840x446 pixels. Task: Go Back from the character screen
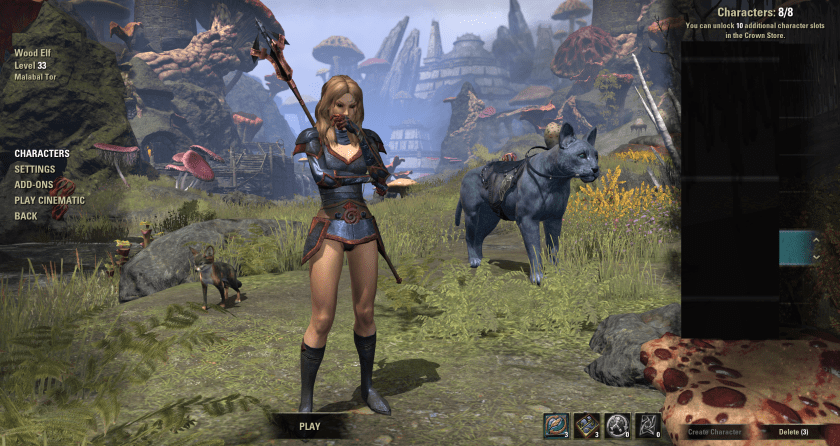click(26, 216)
